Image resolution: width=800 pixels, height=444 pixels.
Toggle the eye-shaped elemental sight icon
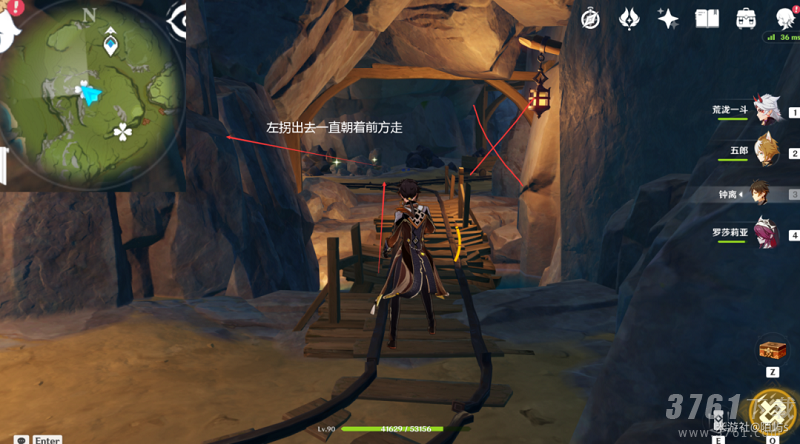coord(181,18)
